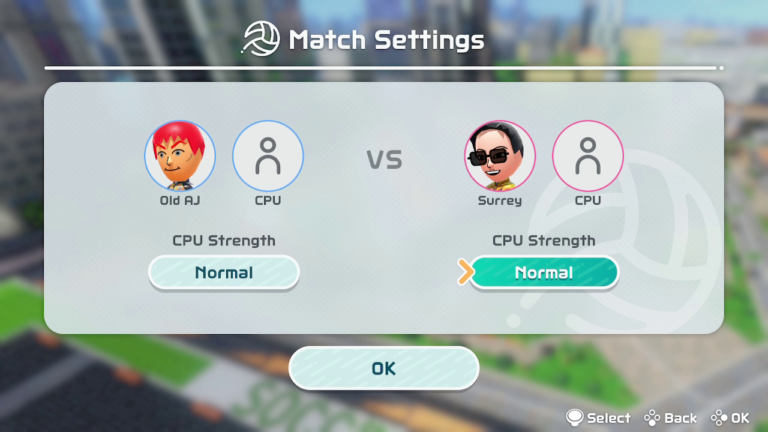The image size is (768, 432).
Task: Choose the CPU partner beside Surrey
Action: [588, 156]
